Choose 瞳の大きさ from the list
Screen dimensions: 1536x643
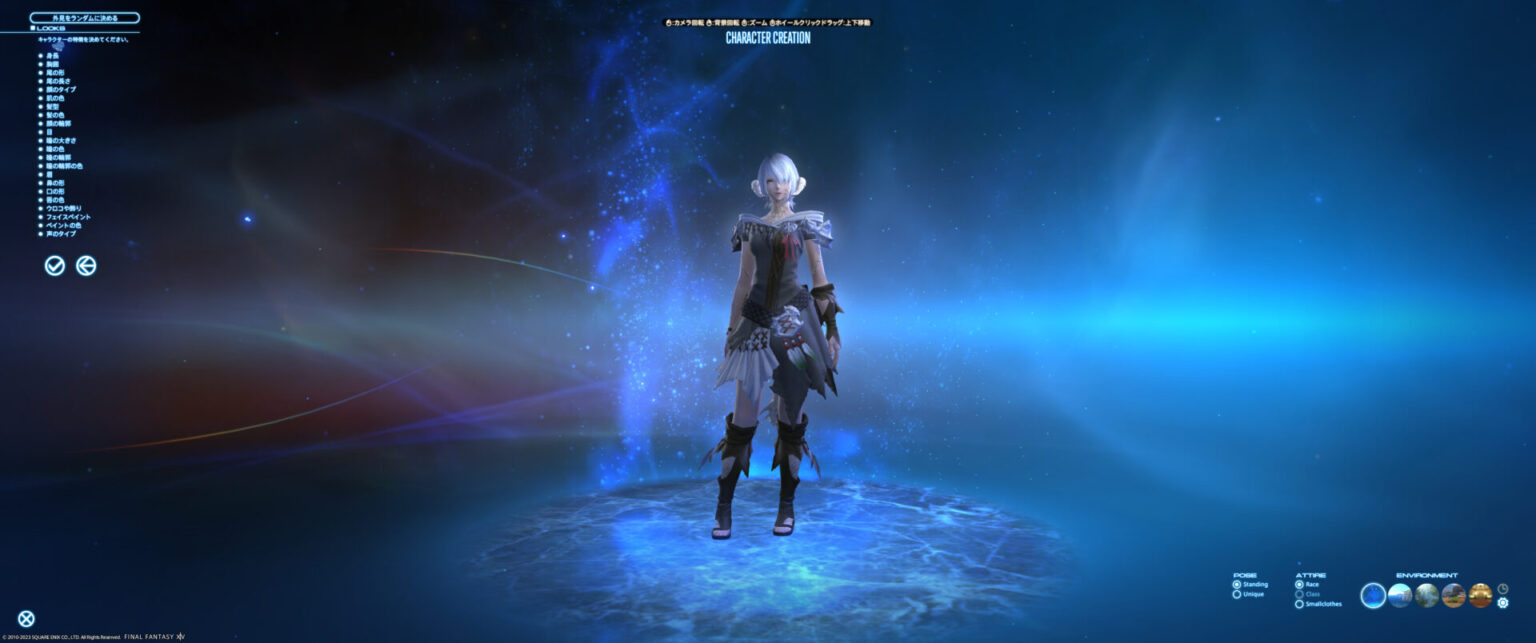(x=58, y=140)
